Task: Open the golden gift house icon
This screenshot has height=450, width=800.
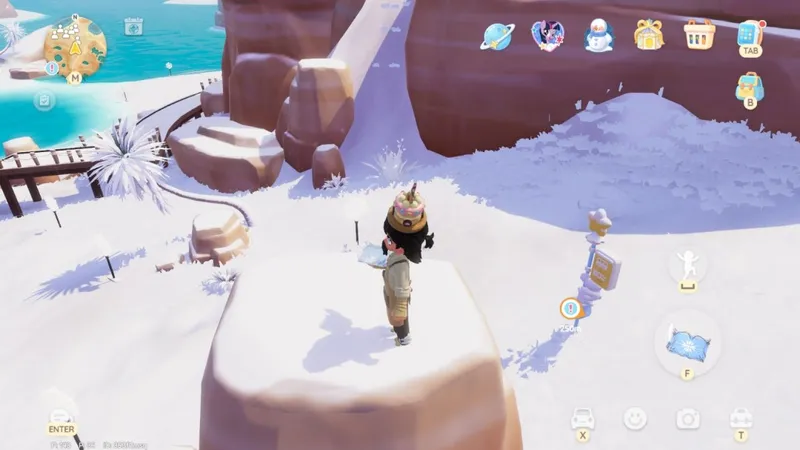Action: pyautogui.click(x=649, y=35)
